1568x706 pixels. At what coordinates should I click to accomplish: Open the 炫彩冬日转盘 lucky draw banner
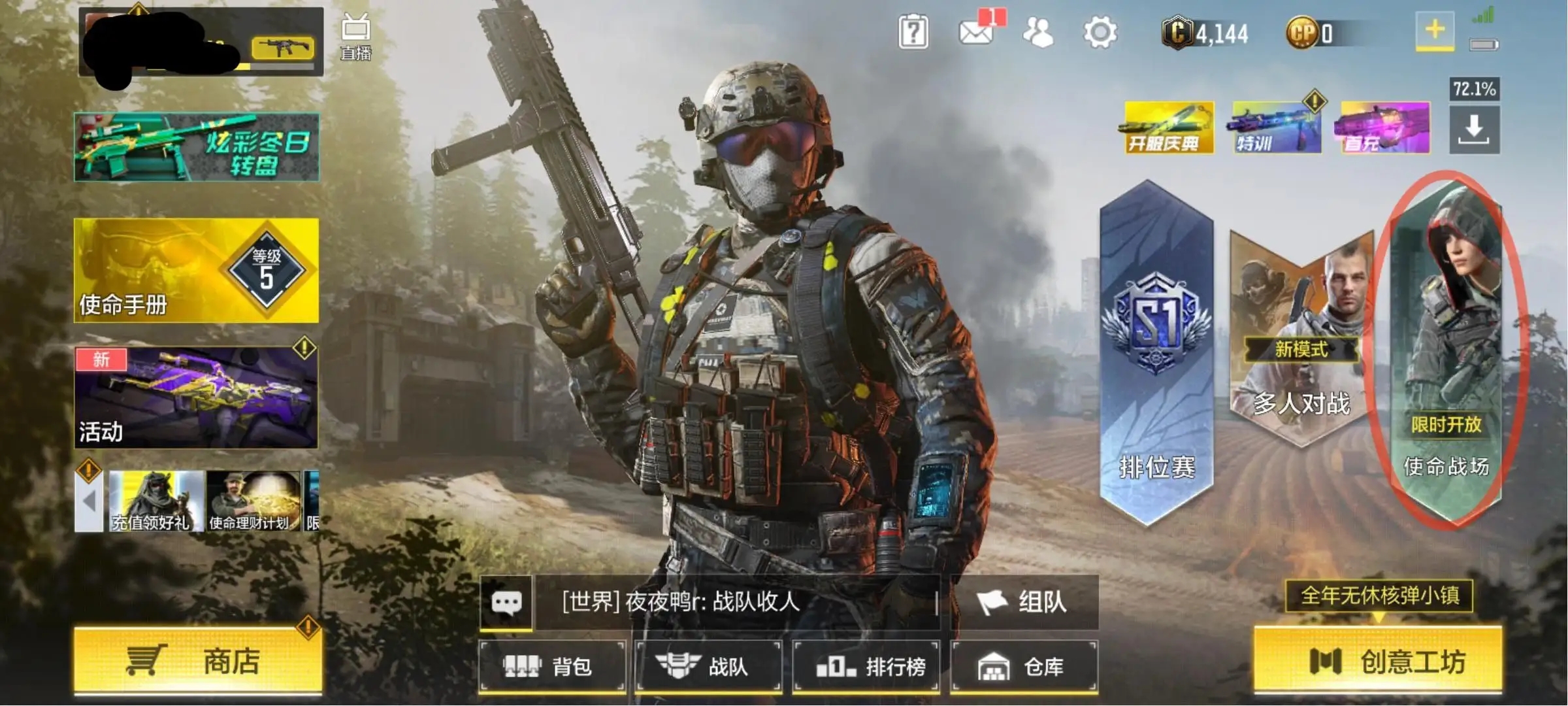pos(196,146)
